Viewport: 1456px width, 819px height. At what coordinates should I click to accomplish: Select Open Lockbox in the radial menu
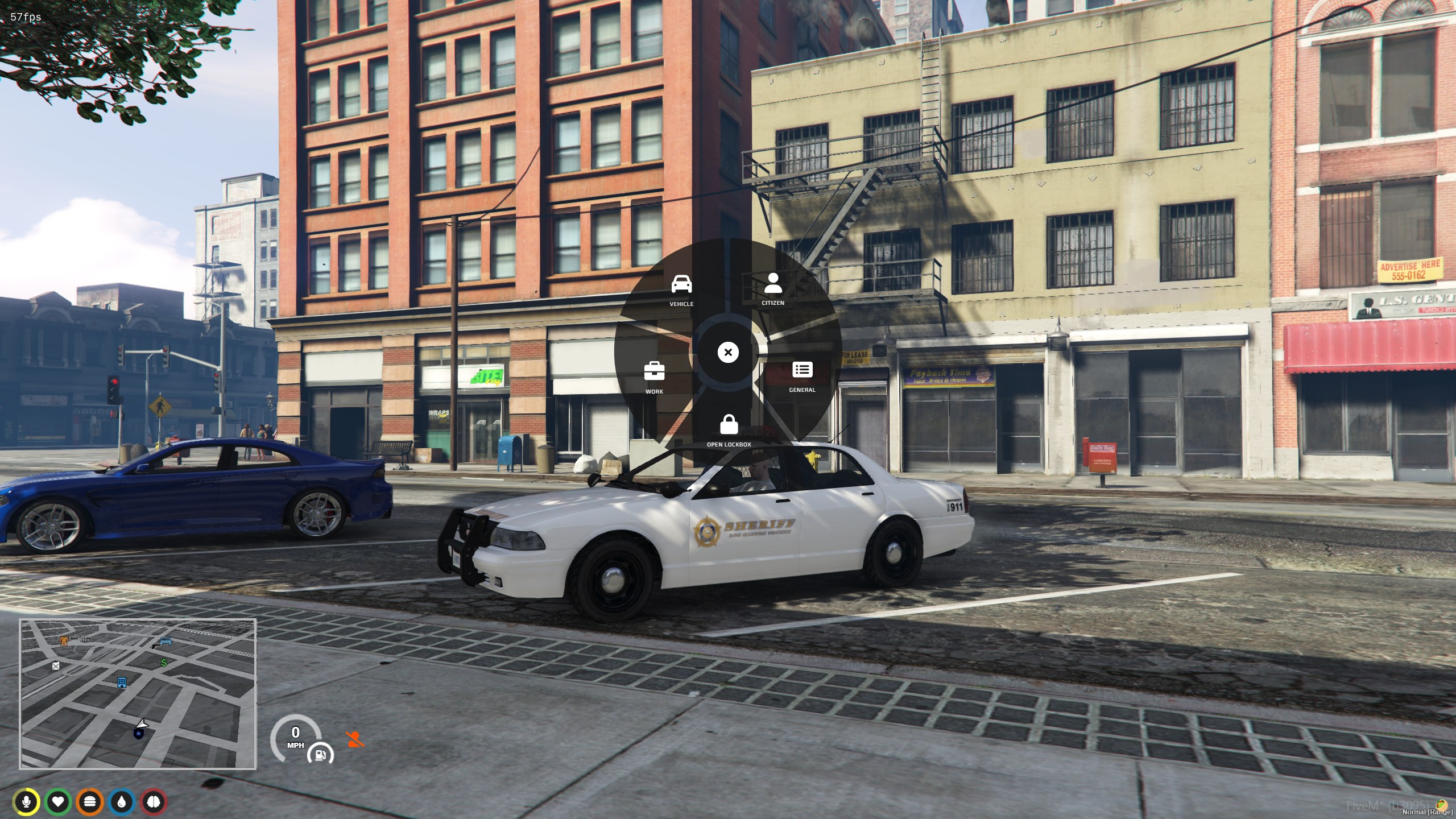[729, 430]
